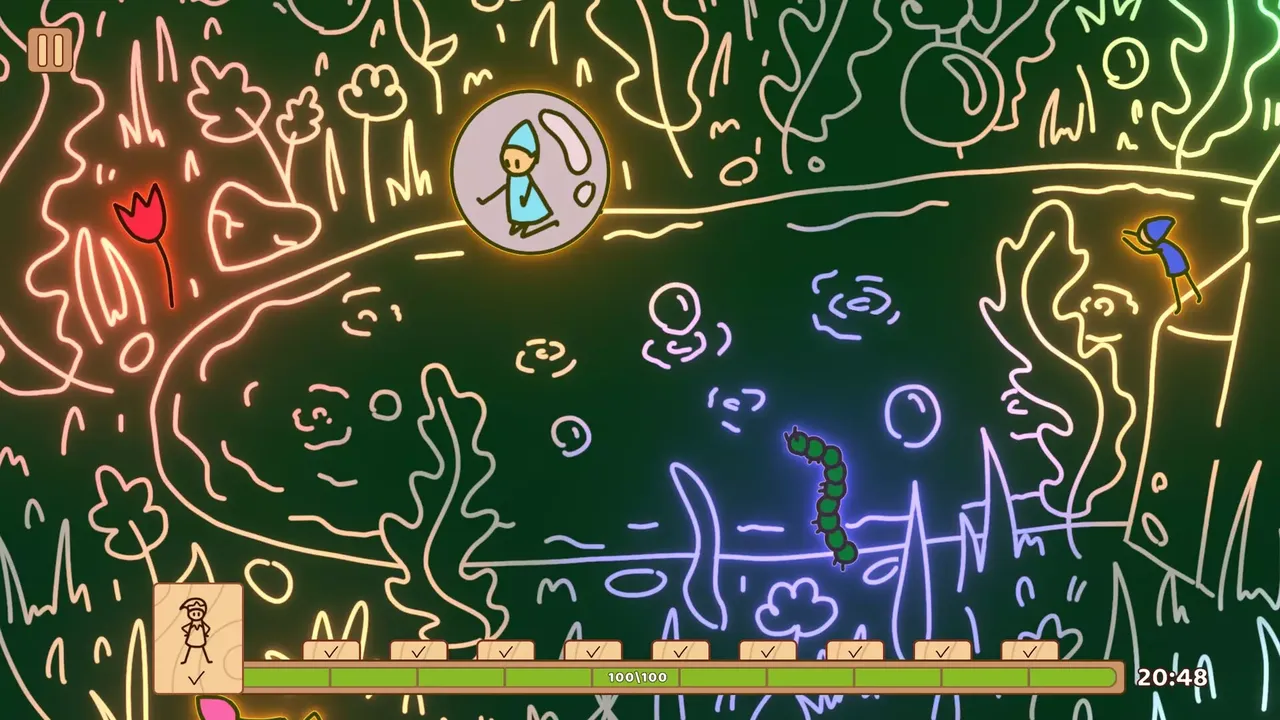Click the 100\100 counter label on the bar

[x=636, y=676]
